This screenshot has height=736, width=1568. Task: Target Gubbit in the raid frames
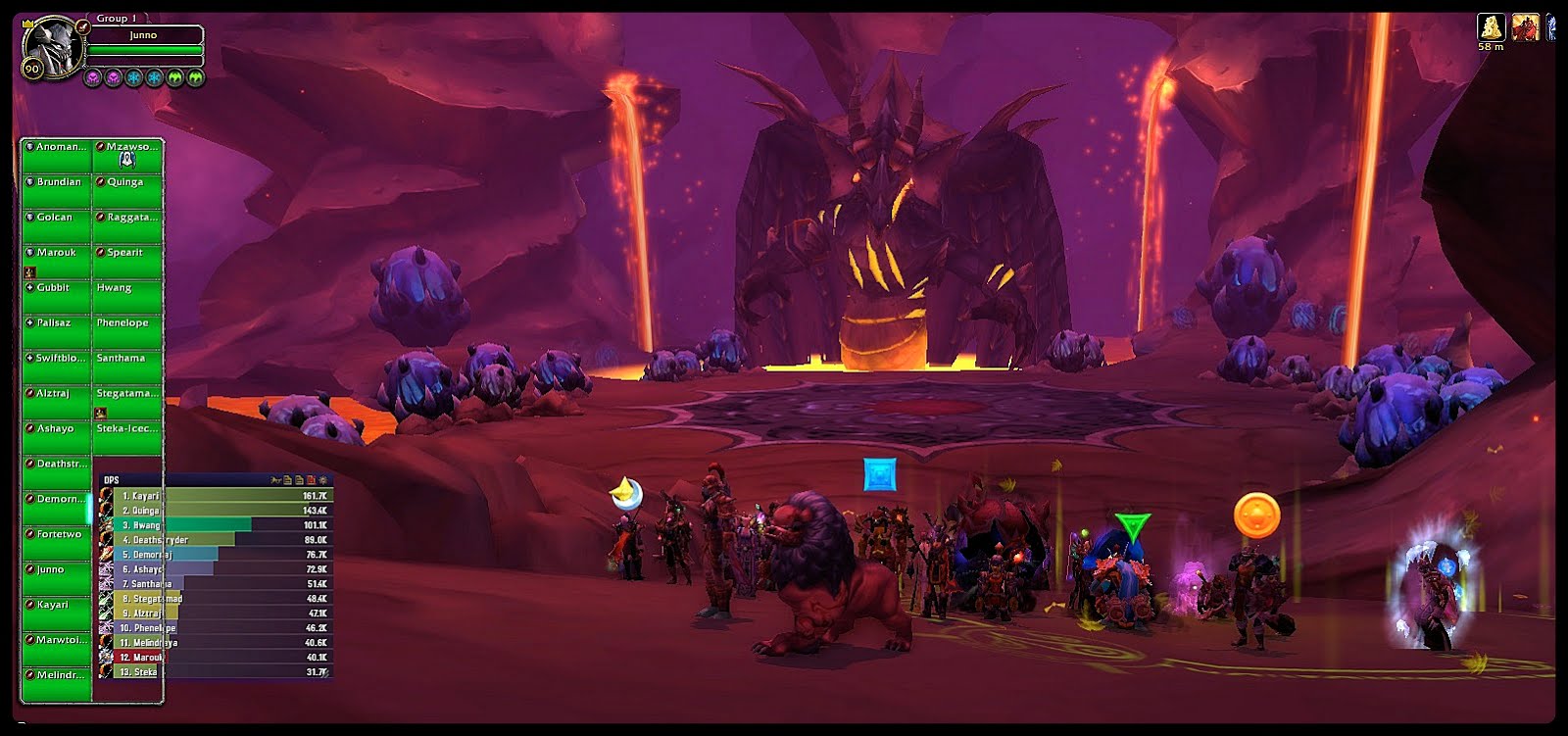click(x=57, y=296)
